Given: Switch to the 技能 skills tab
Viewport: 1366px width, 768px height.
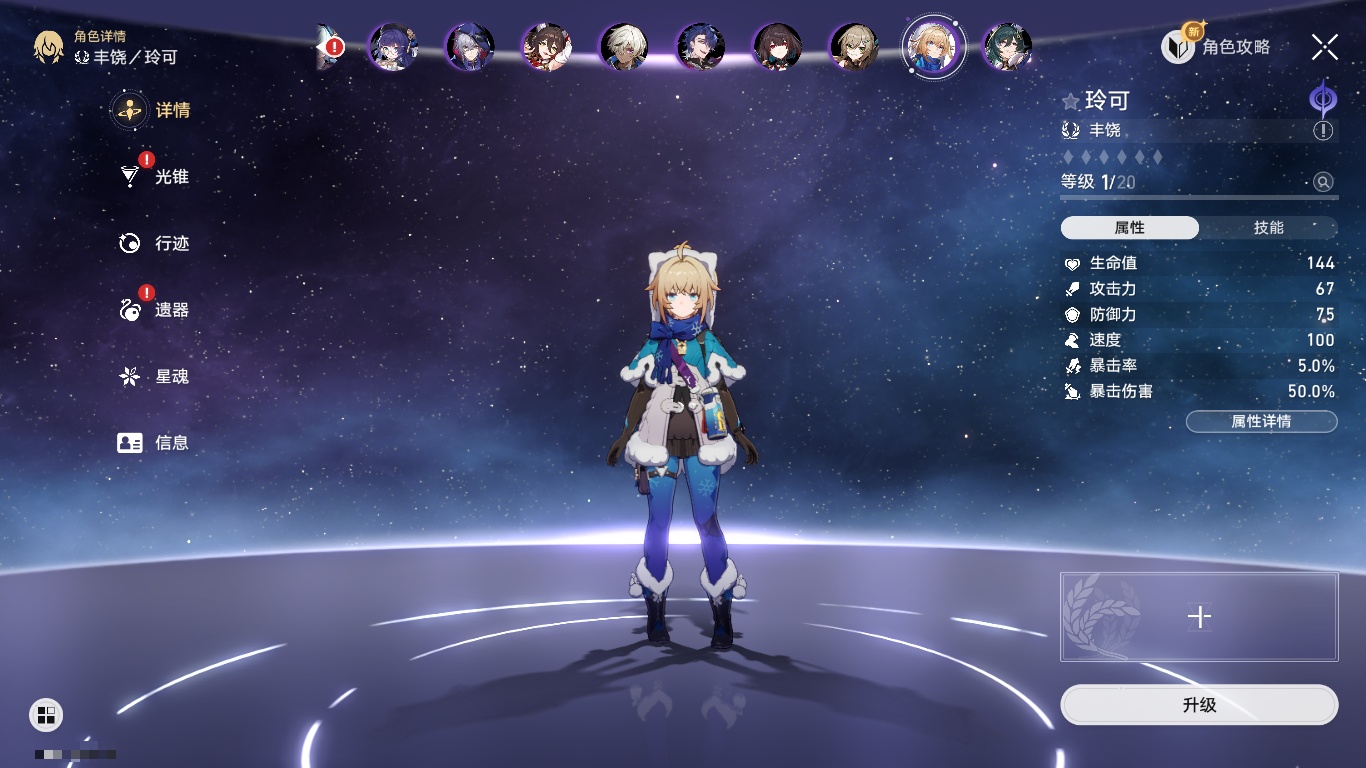Looking at the screenshot, I should point(1268,228).
